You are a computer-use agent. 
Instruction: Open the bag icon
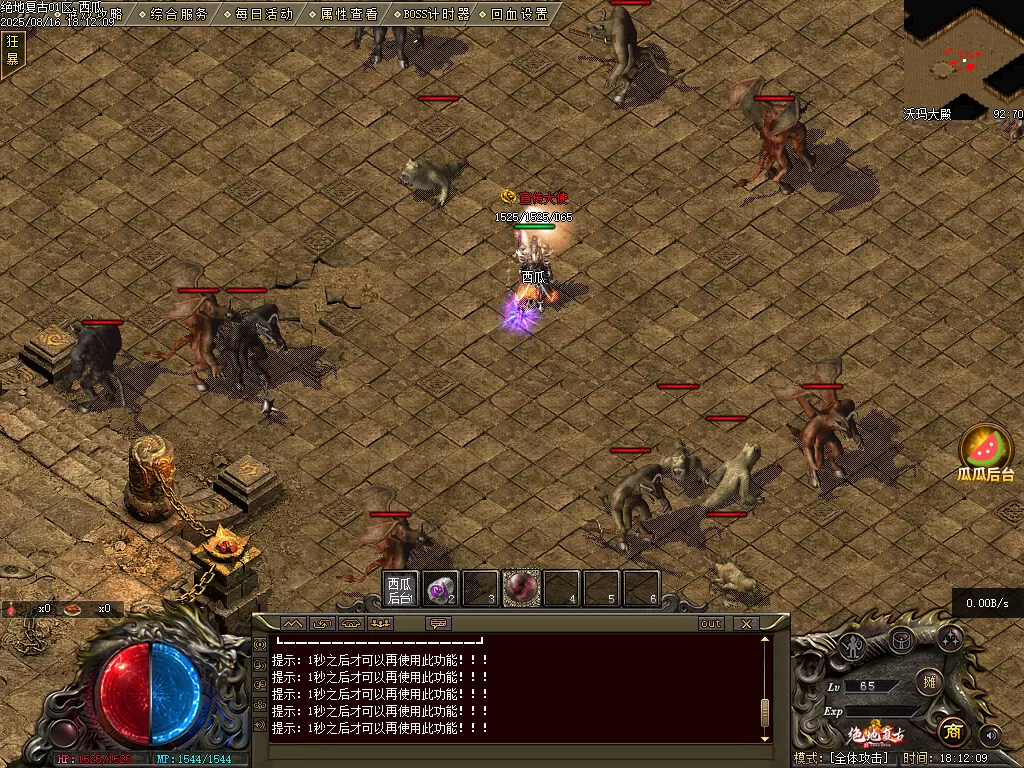901,639
